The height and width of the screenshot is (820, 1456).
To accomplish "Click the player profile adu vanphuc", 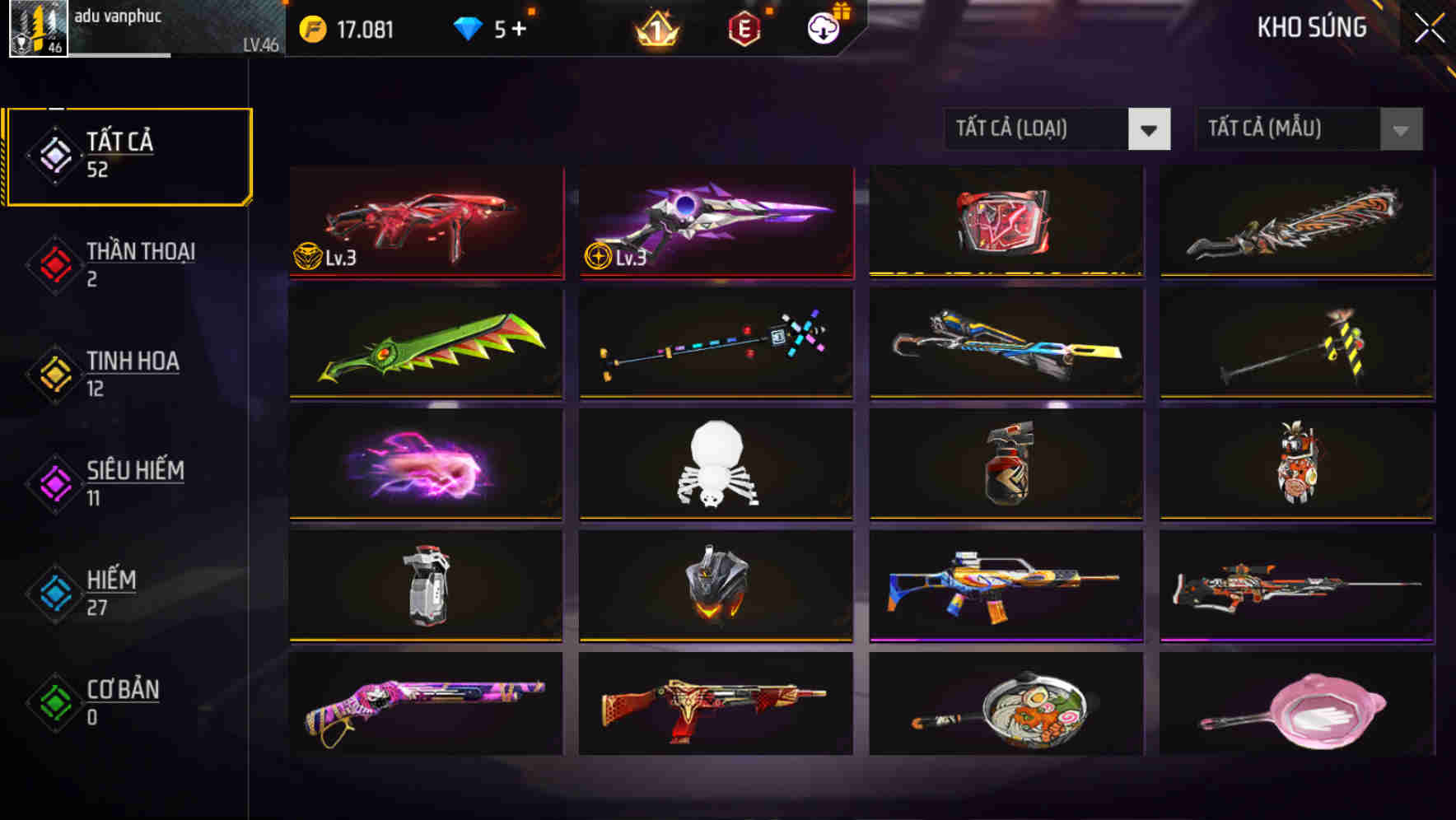I will (x=115, y=21).
